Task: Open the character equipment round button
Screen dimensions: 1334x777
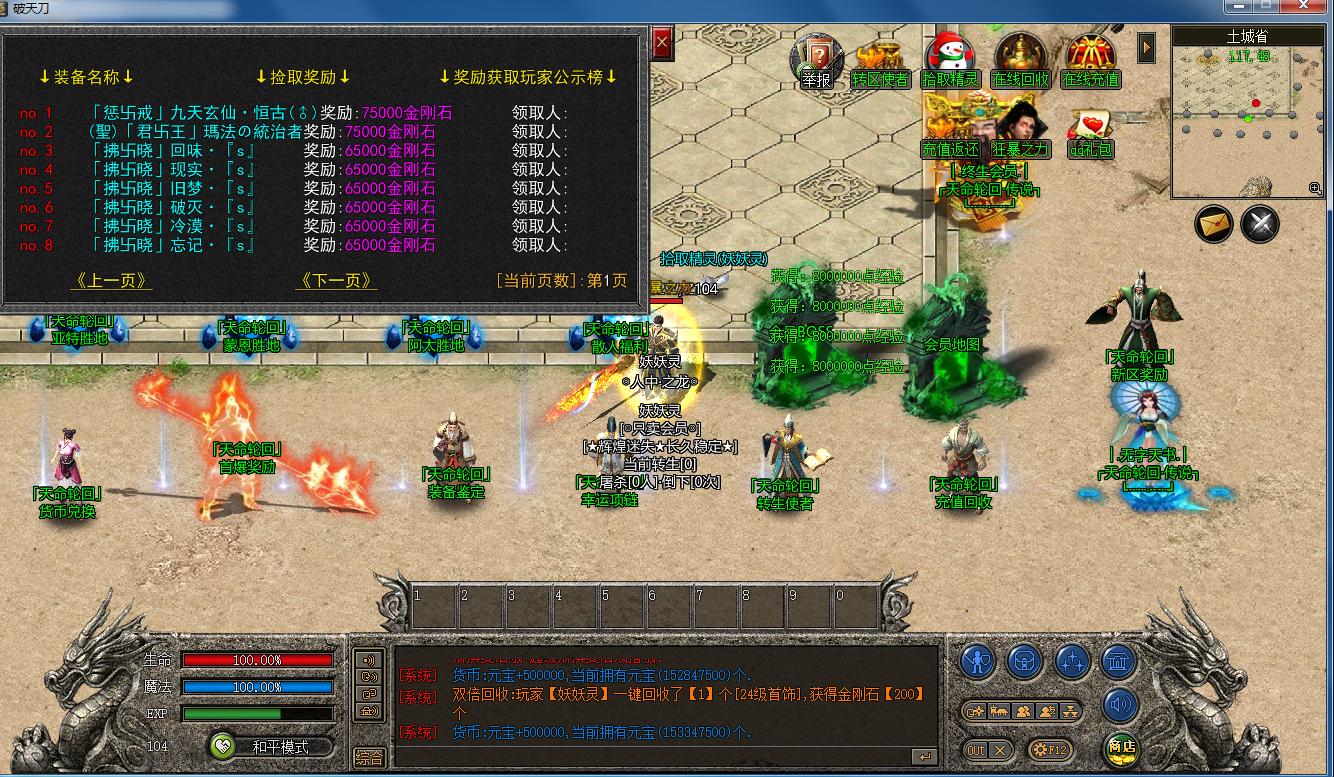Action: tap(978, 661)
